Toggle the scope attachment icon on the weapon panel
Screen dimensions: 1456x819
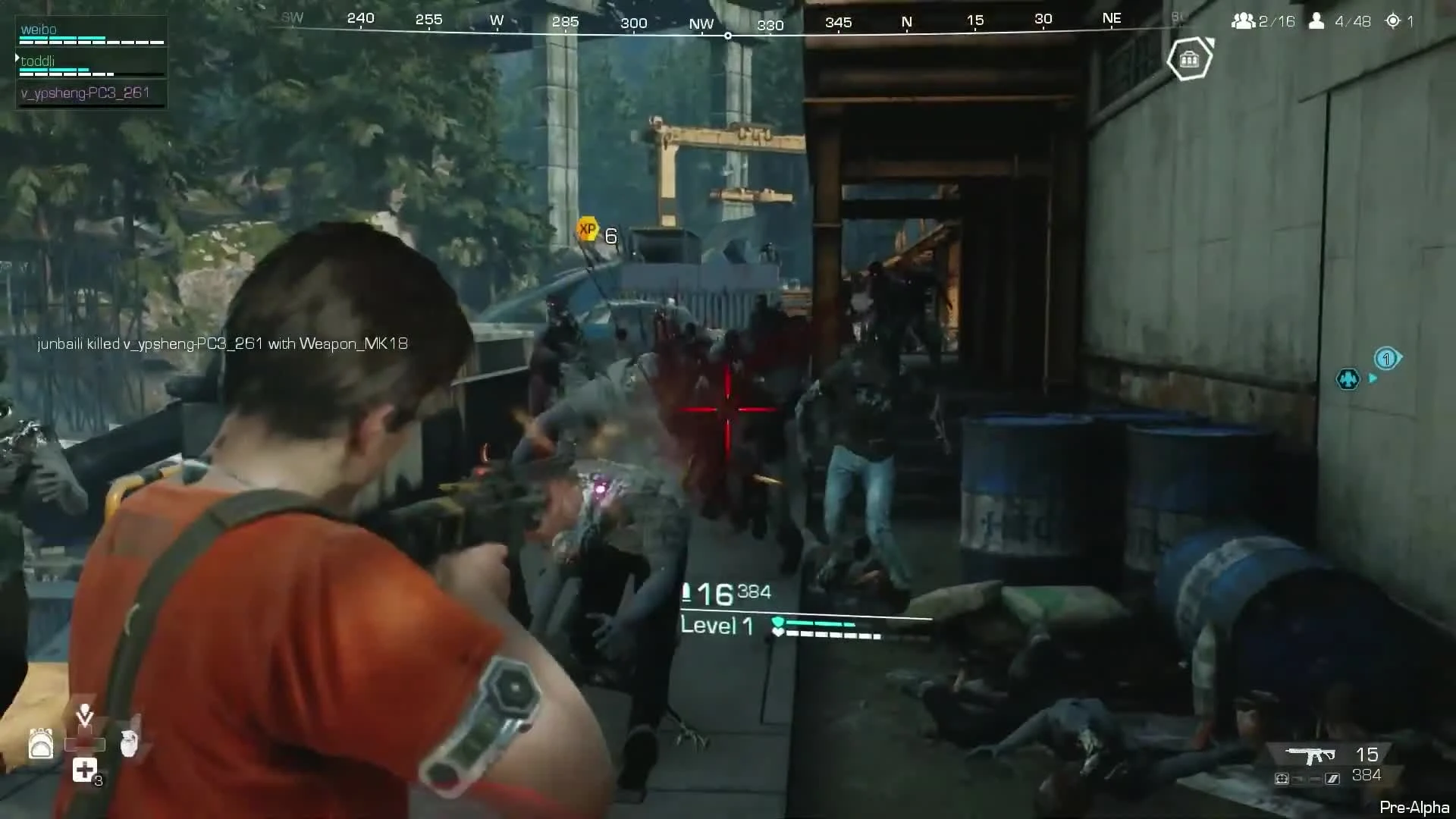1282,778
